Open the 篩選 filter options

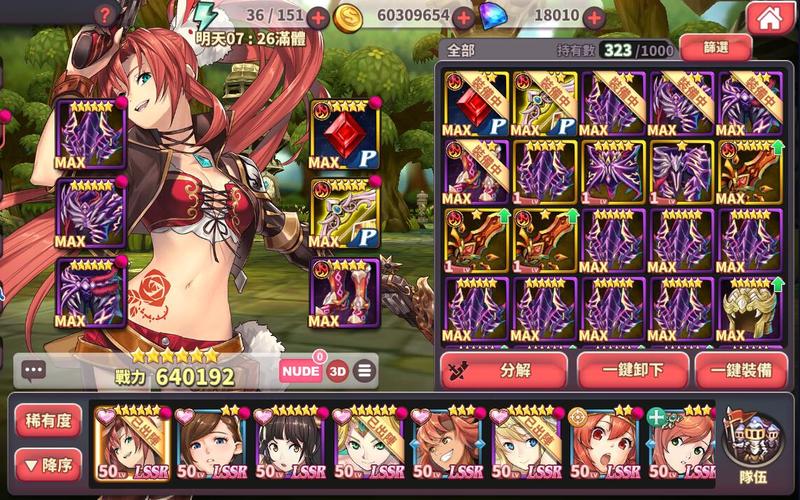pos(715,46)
